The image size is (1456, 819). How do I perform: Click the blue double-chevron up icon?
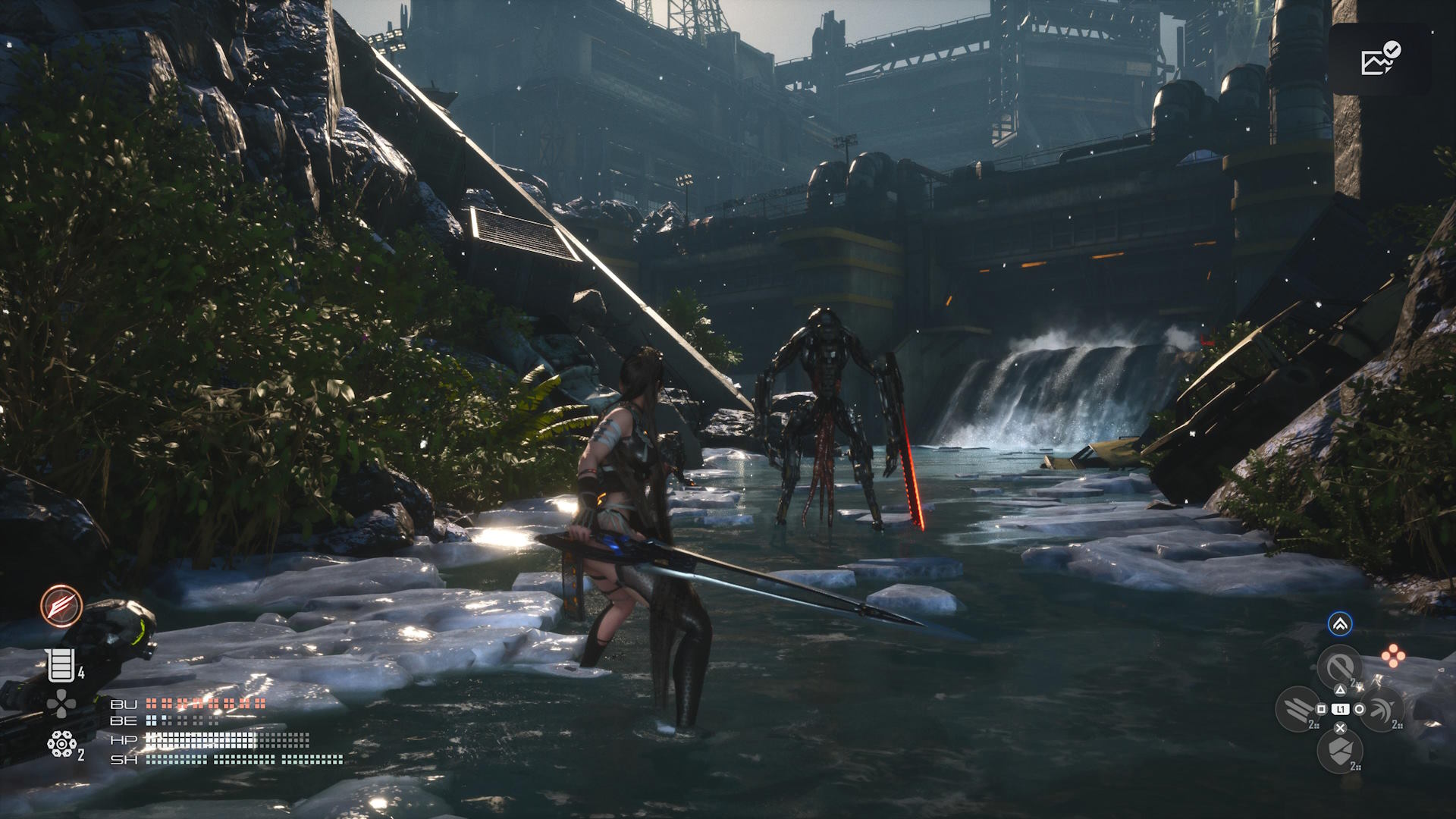[1340, 624]
